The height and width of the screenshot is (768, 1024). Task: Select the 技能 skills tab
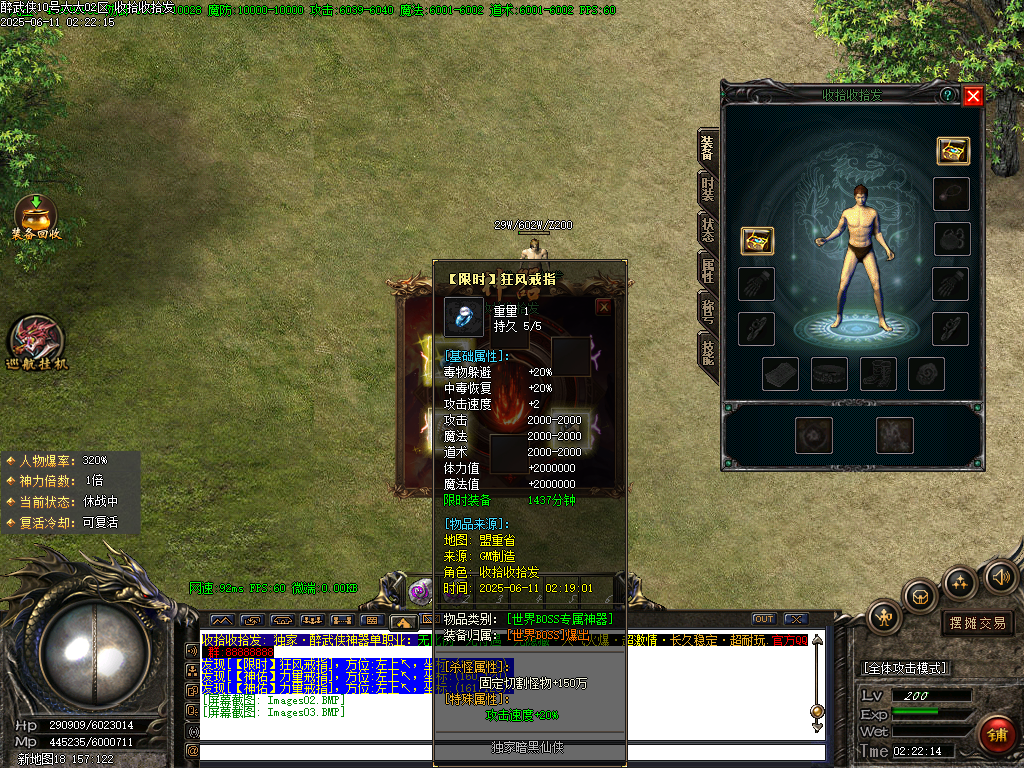707,350
